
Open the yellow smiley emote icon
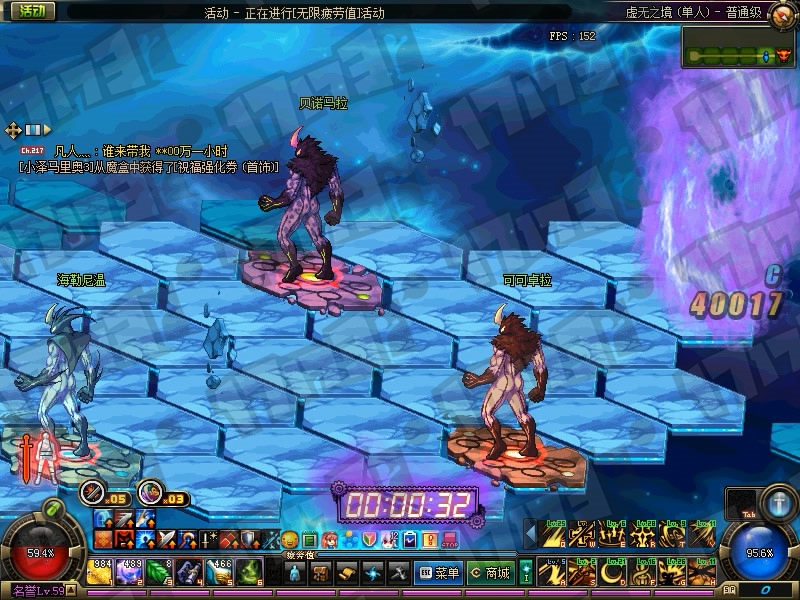[290, 540]
